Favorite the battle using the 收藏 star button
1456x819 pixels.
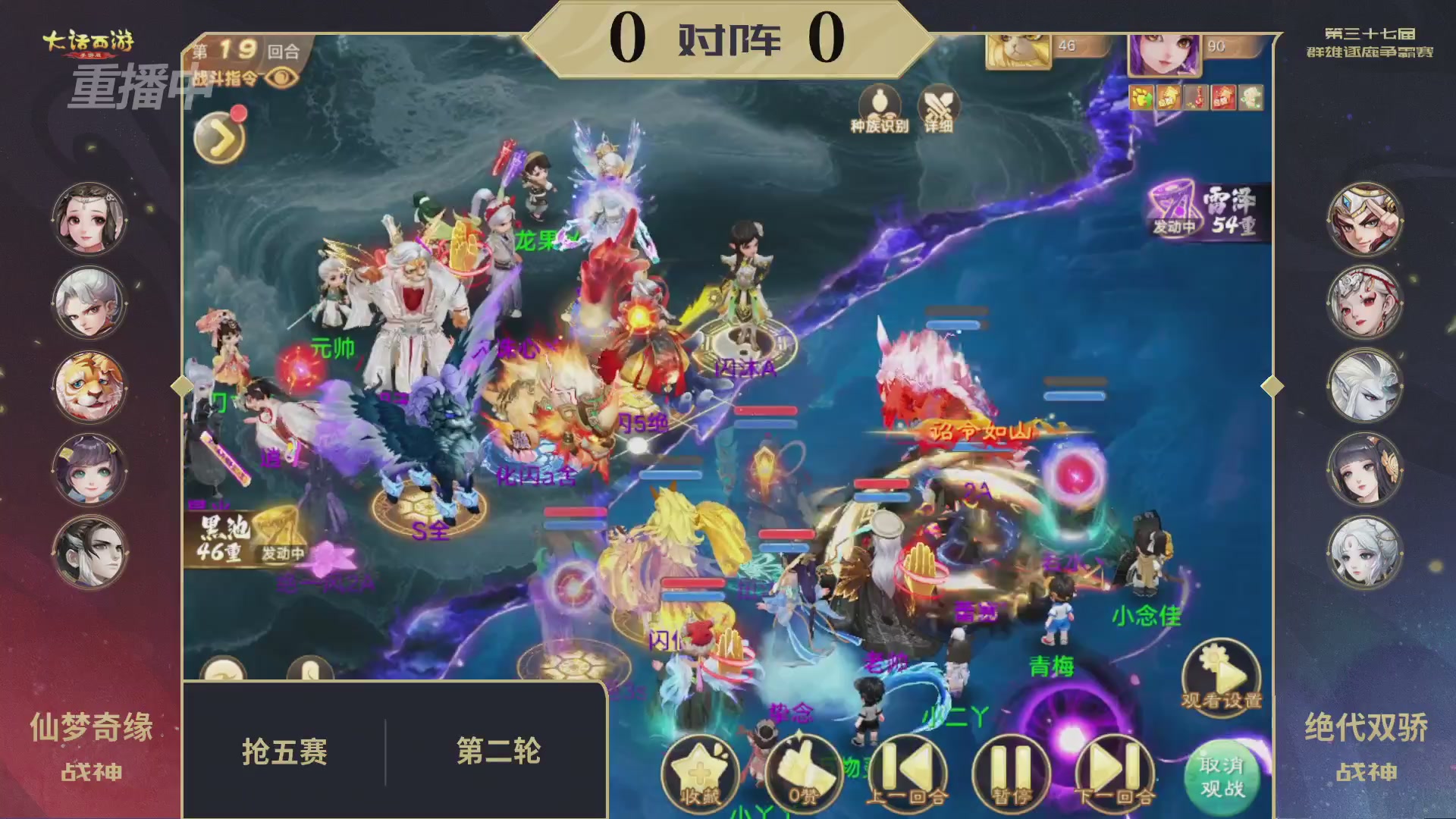[x=701, y=770]
